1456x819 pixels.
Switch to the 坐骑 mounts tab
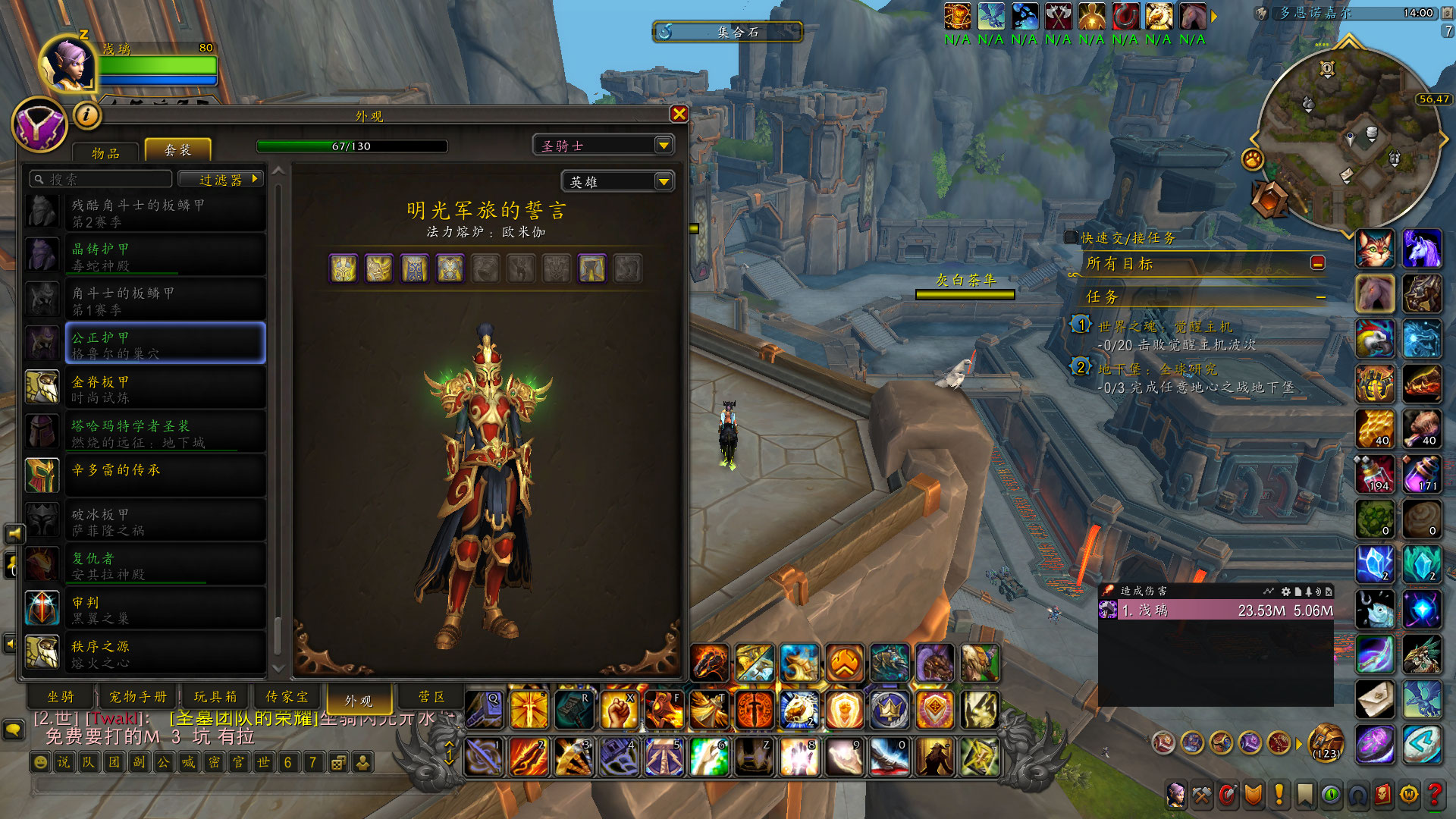61,696
